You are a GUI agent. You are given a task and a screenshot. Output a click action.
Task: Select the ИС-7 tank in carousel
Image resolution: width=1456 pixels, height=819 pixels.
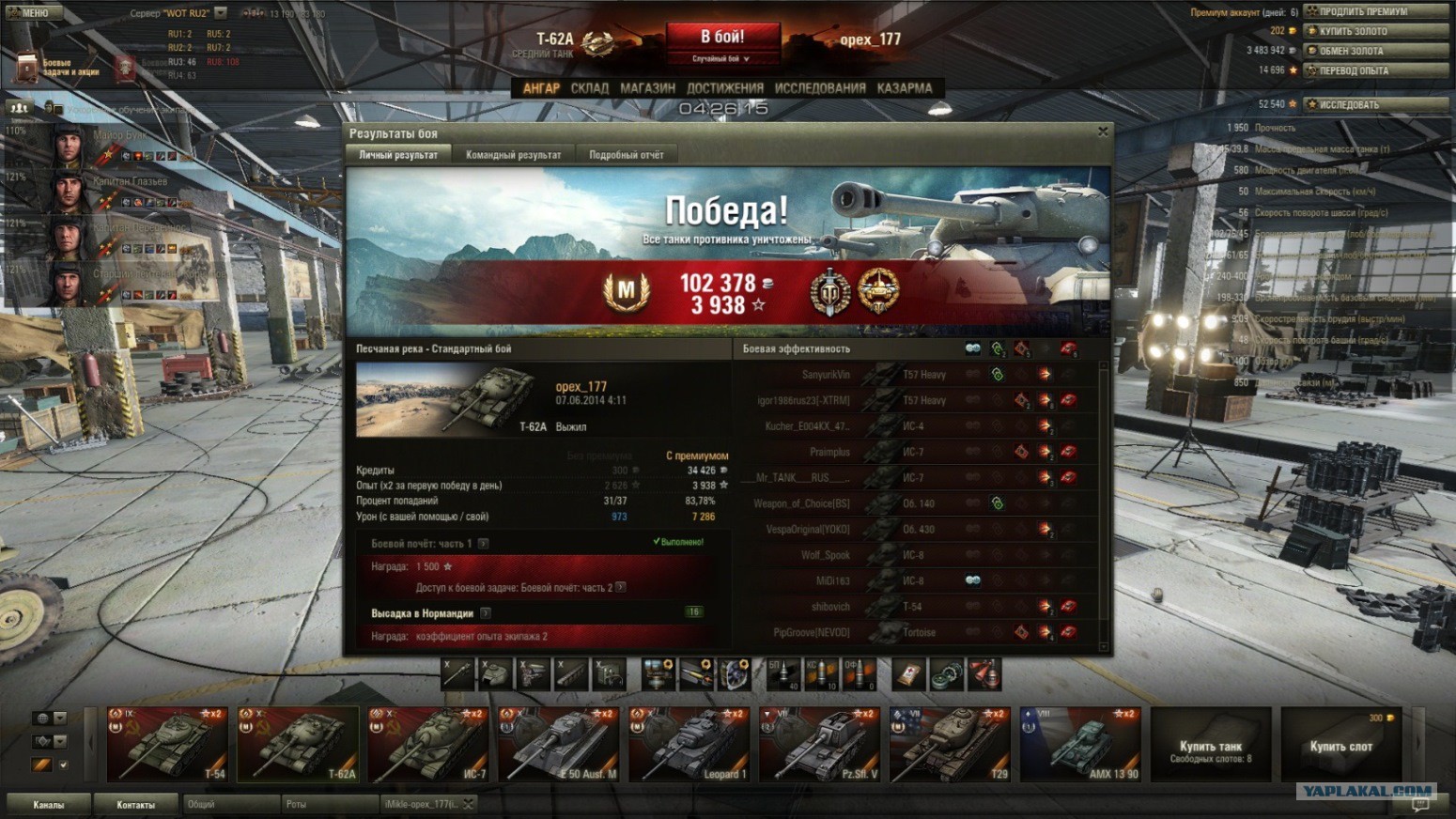point(428,745)
